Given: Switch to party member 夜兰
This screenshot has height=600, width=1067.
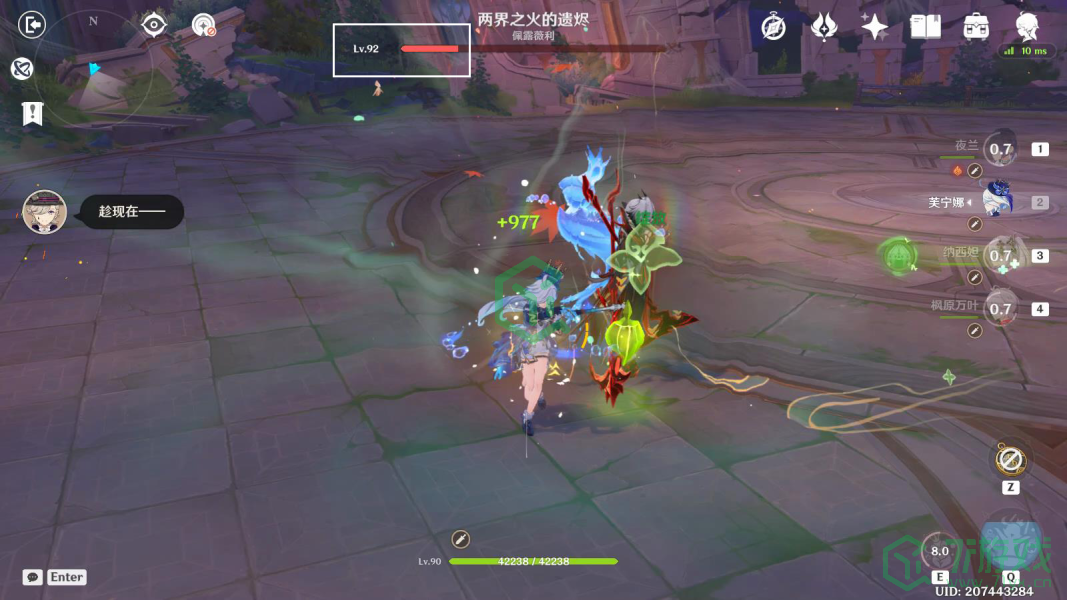Looking at the screenshot, I should tap(1001, 150).
